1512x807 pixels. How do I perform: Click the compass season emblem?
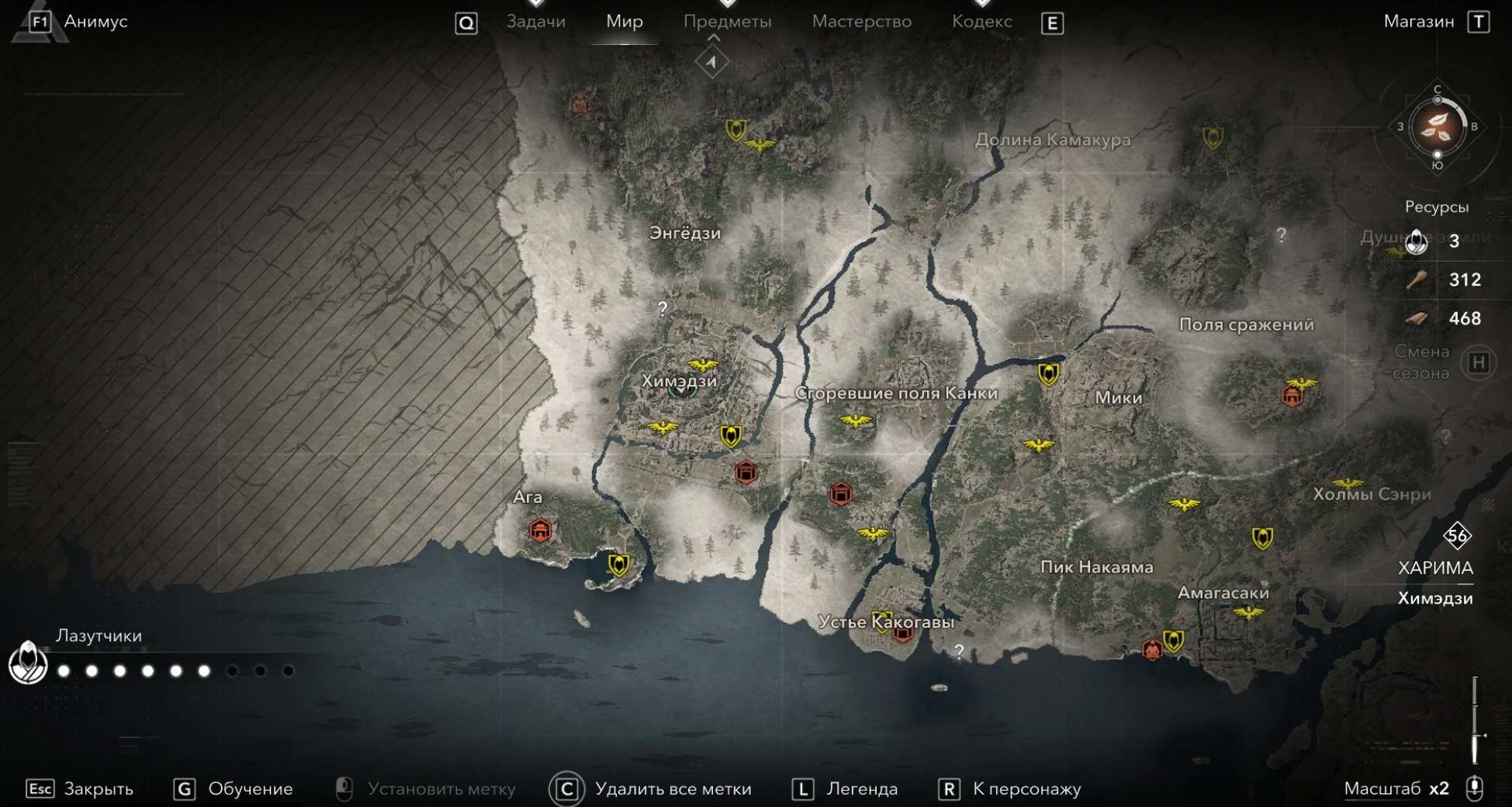pyautogui.click(x=1437, y=127)
